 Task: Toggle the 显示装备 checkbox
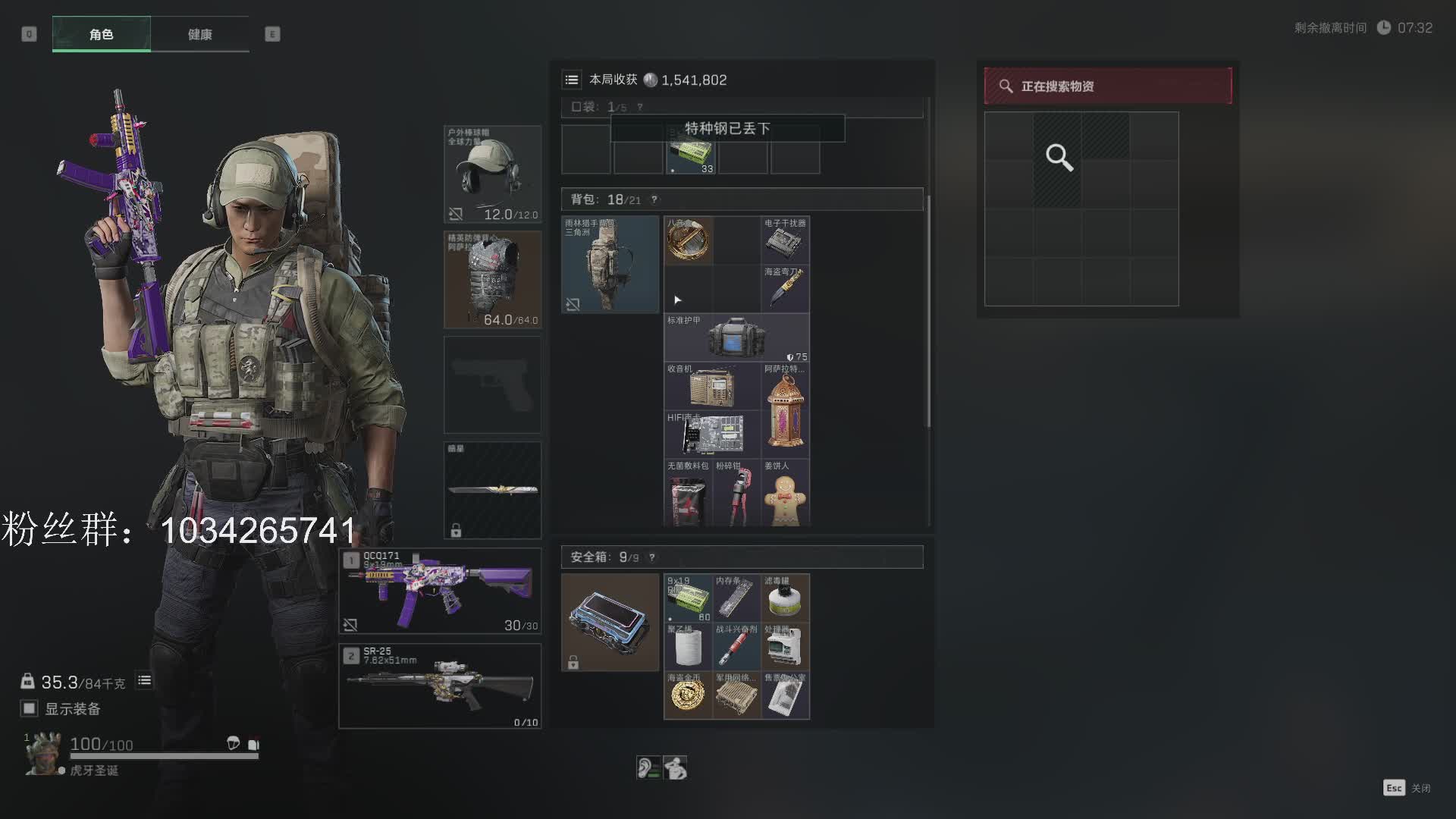pos(30,708)
